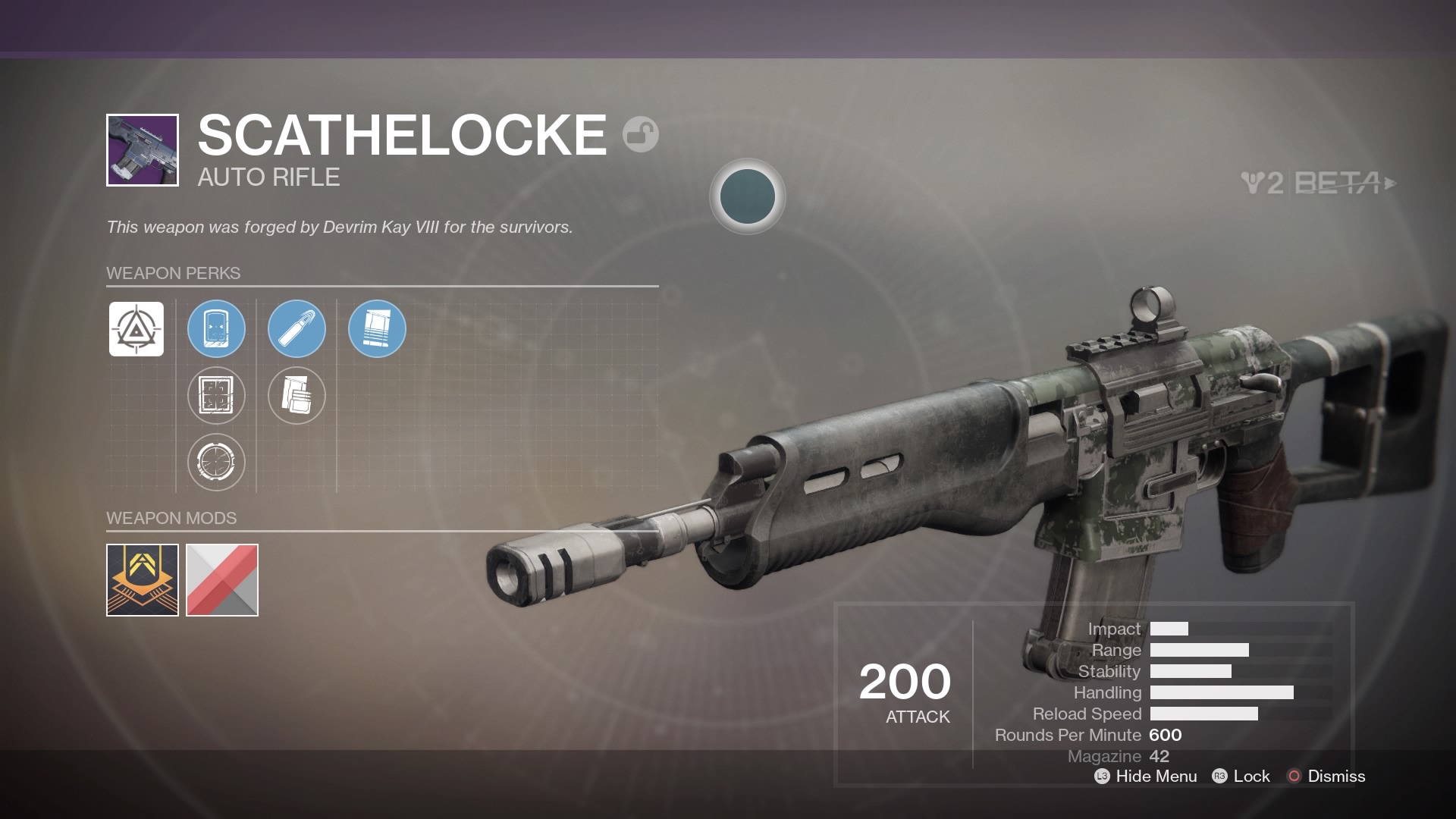Image resolution: width=1456 pixels, height=819 pixels.
Task: Select the circular counterbalance perk icon
Action: (216, 463)
